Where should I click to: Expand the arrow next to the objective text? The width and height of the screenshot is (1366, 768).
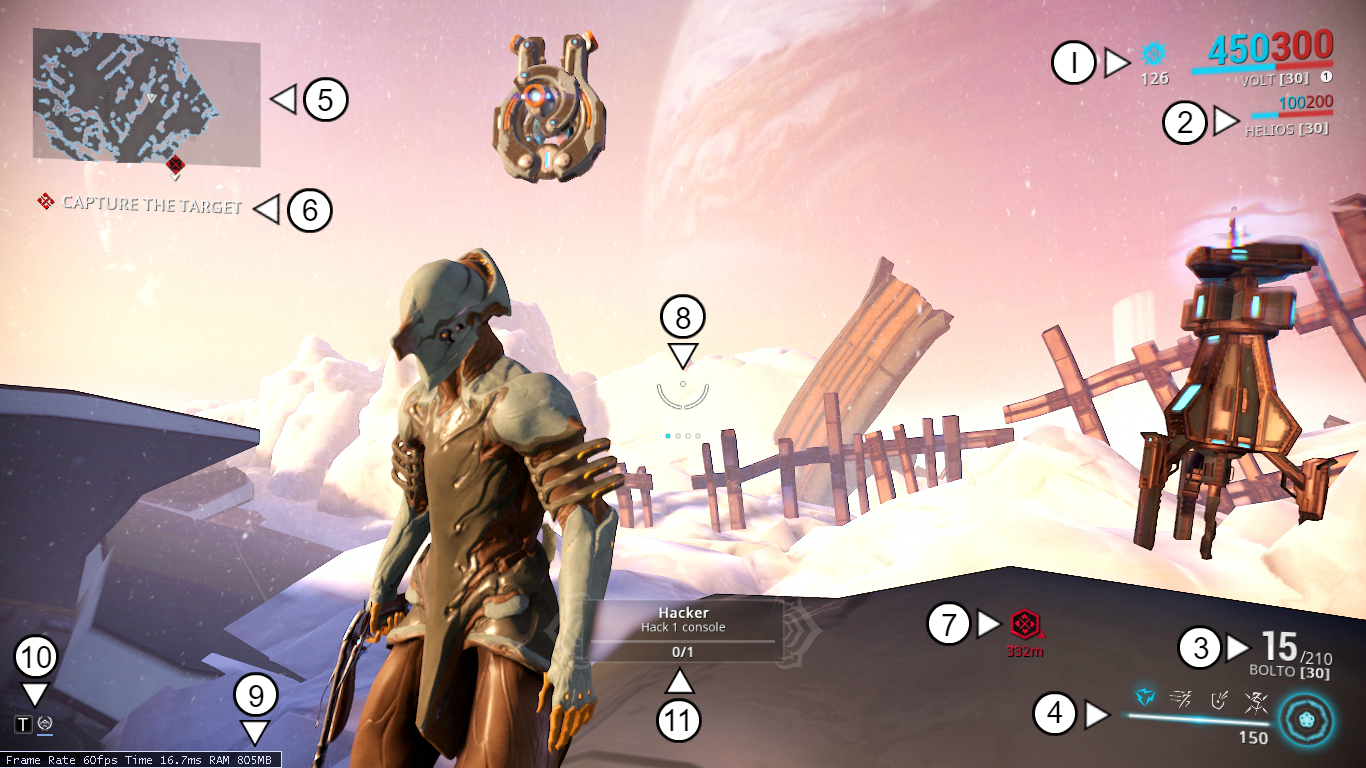(266, 210)
